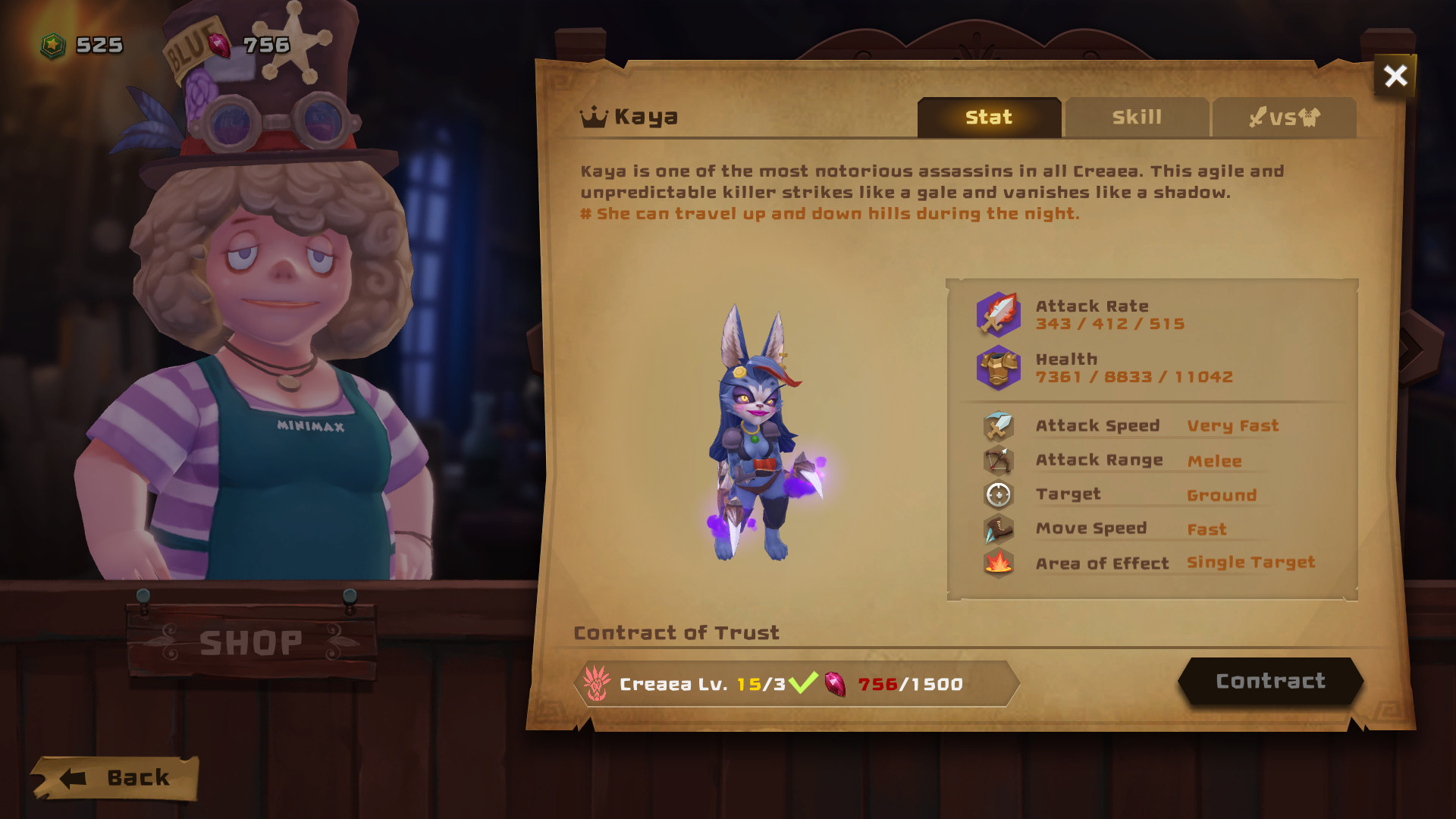The height and width of the screenshot is (819, 1456).
Task: Select the Attack Speed blades icon
Action: point(998,425)
